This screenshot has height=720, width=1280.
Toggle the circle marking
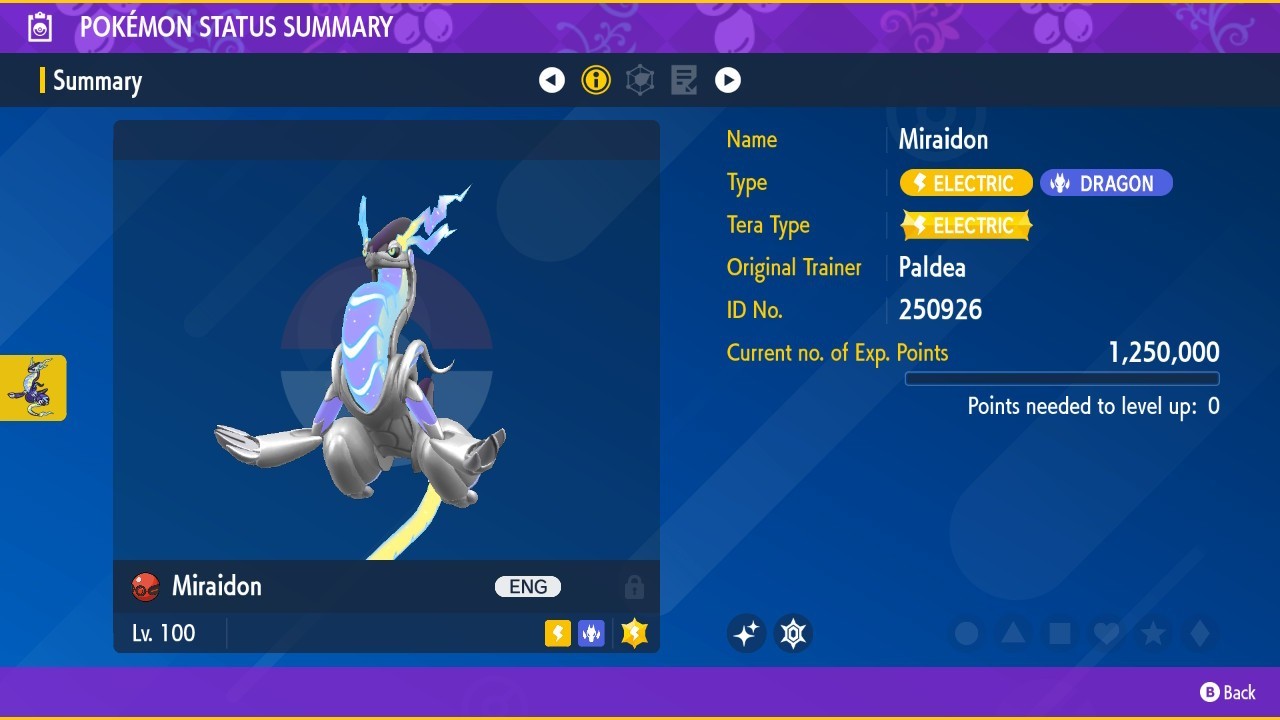(x=966, y=633)
